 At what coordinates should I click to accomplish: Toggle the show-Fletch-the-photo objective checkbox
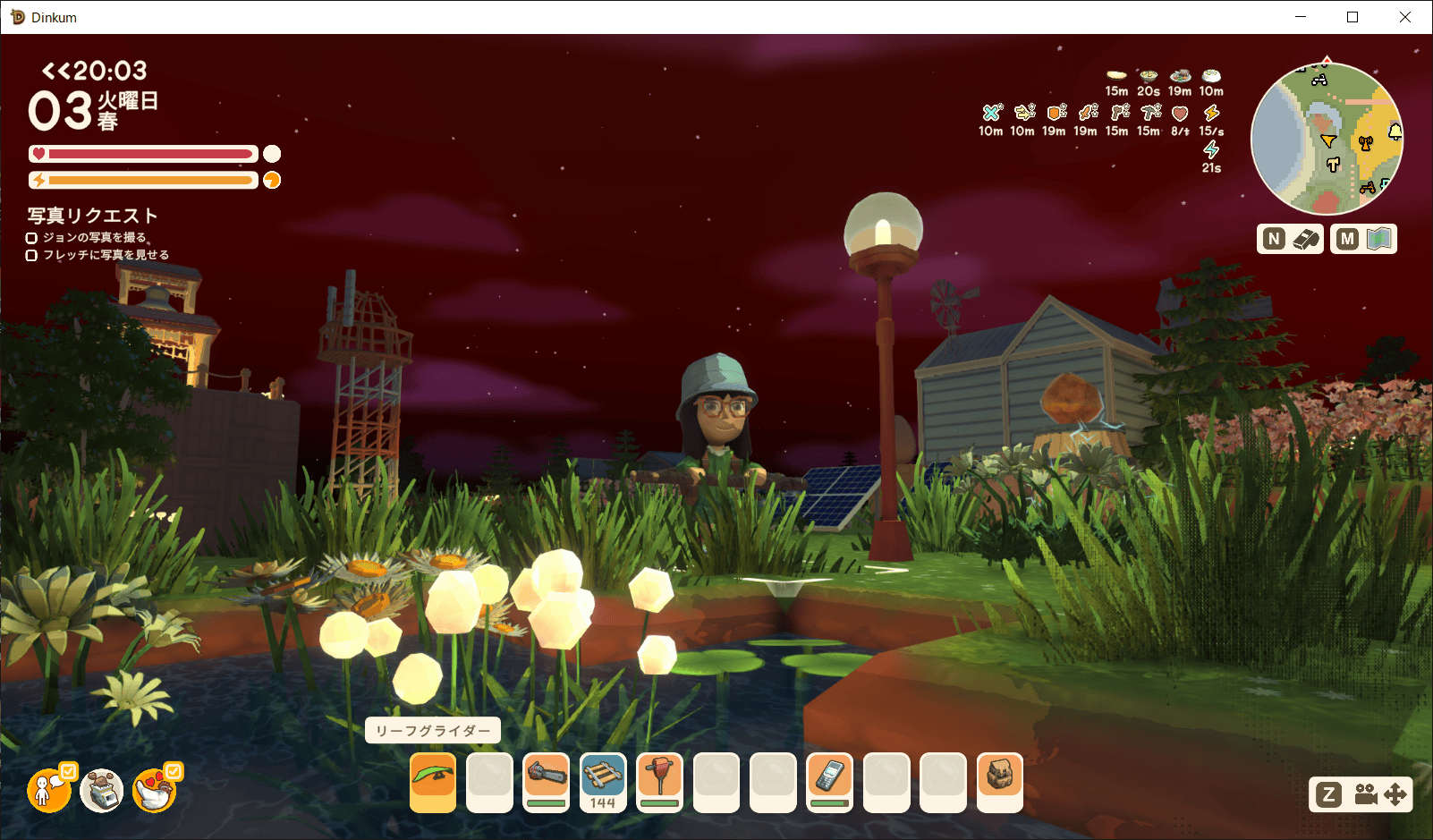31,256
